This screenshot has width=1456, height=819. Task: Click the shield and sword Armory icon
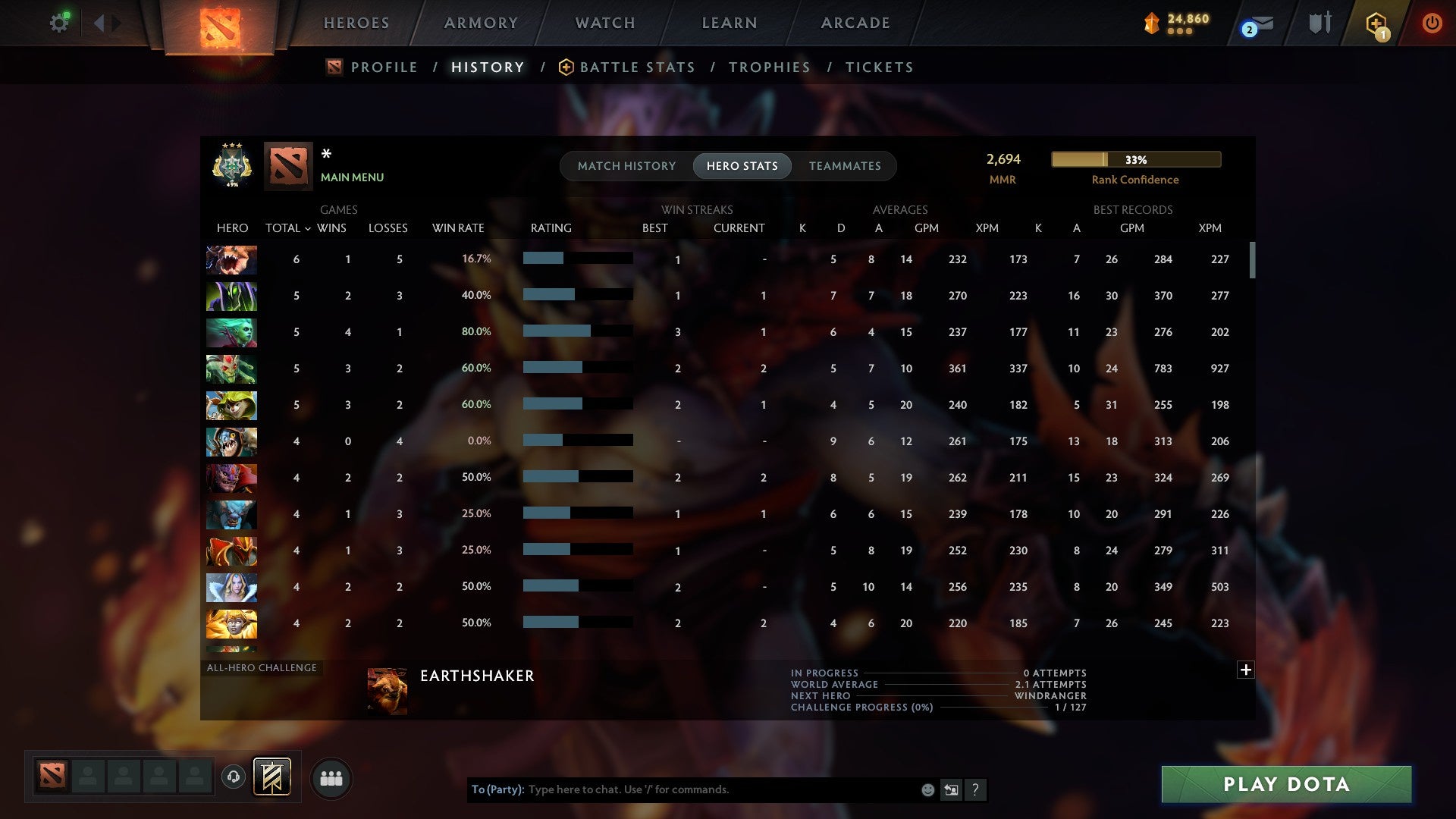tap(1319, 23)
